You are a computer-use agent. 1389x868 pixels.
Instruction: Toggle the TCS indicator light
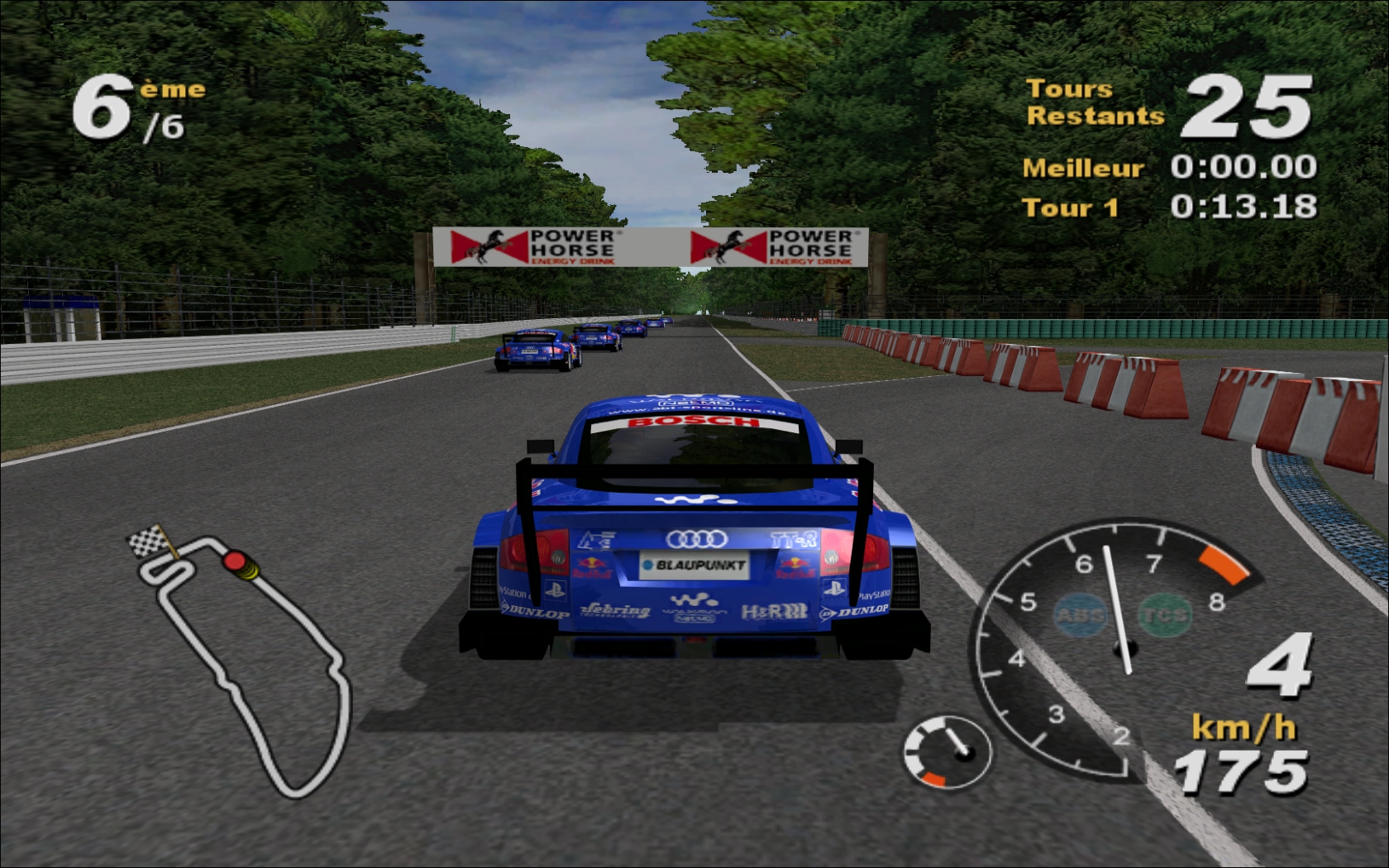1164,615
